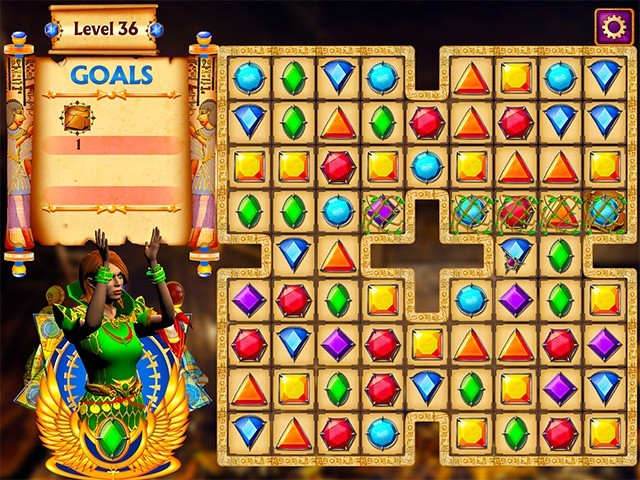Pick the vine-wrapped red hexagon gem
The height and width of the screenshot is (480, 640).
(x=515, y=211)
